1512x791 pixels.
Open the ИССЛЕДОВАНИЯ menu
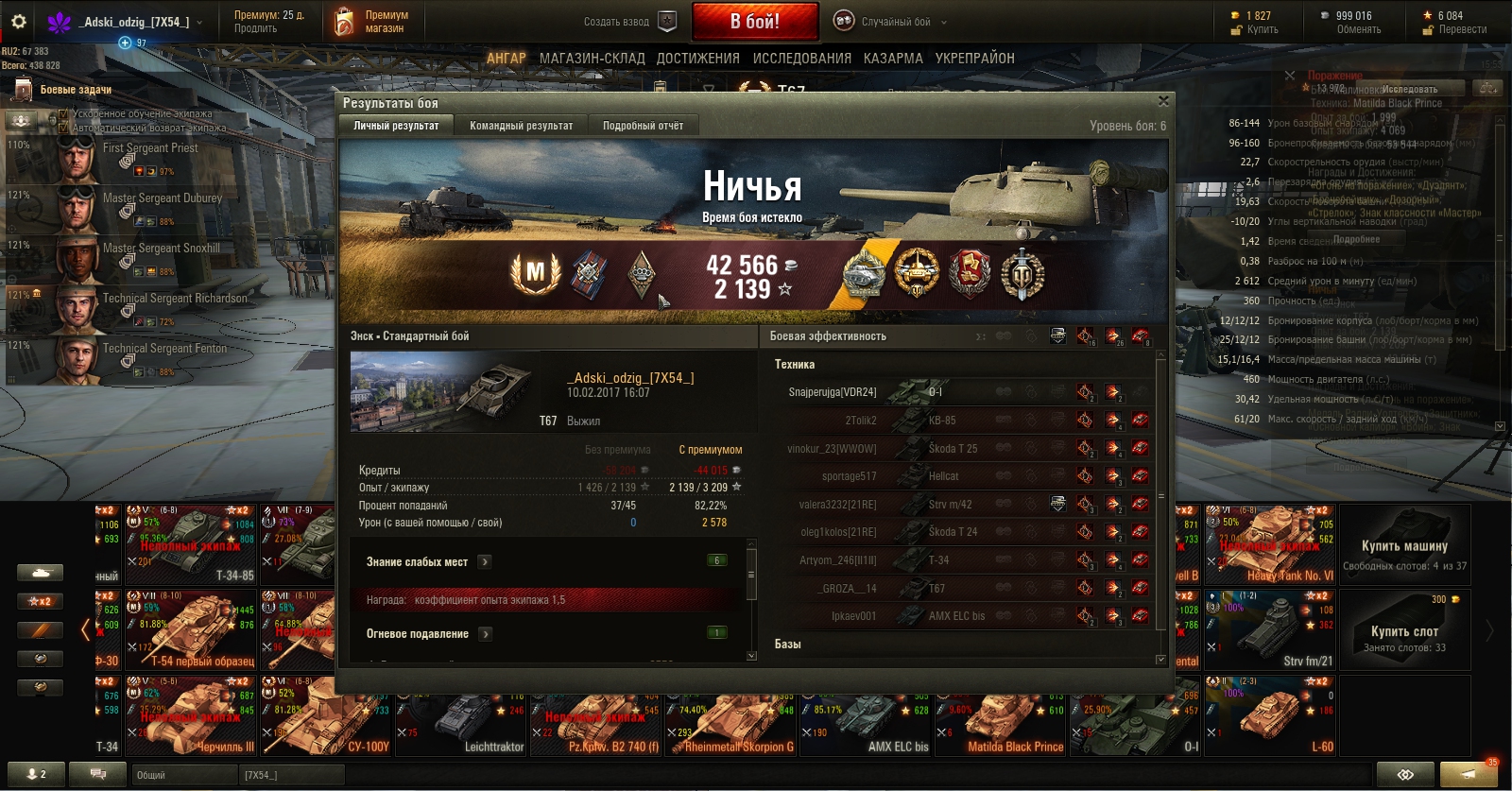point(801,59)
